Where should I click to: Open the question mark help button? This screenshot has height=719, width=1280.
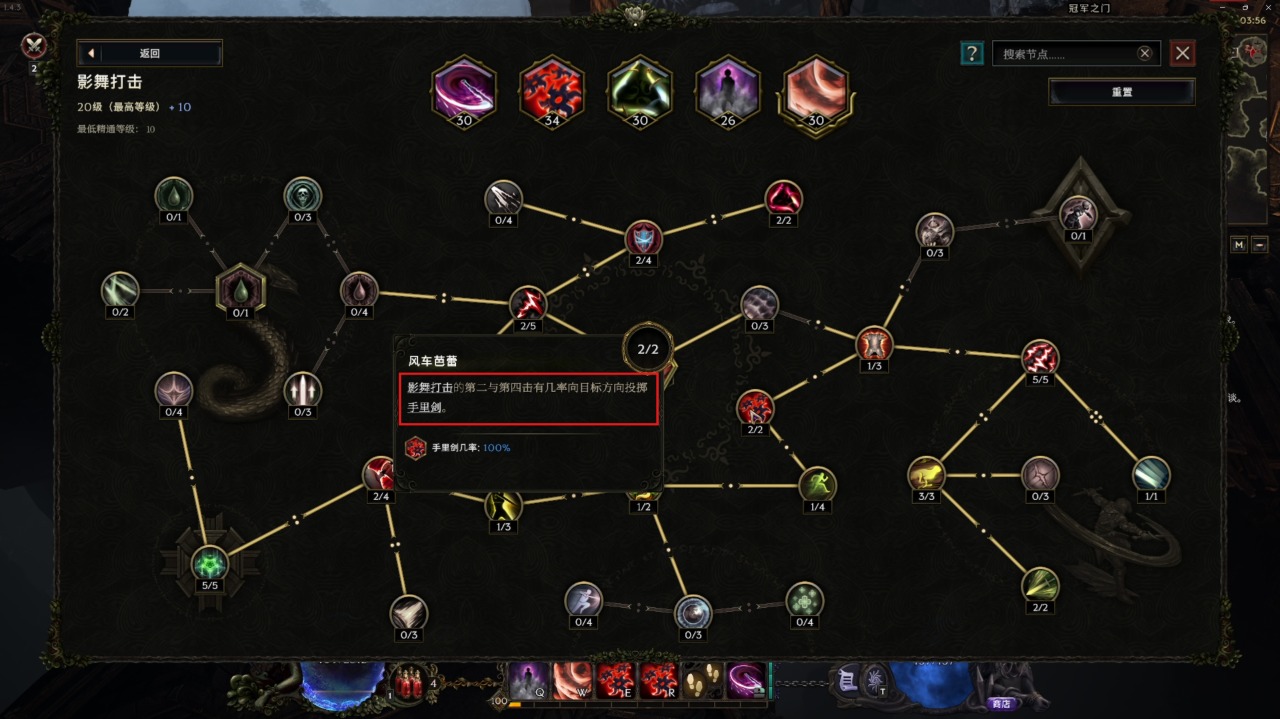tap(971, 53)
